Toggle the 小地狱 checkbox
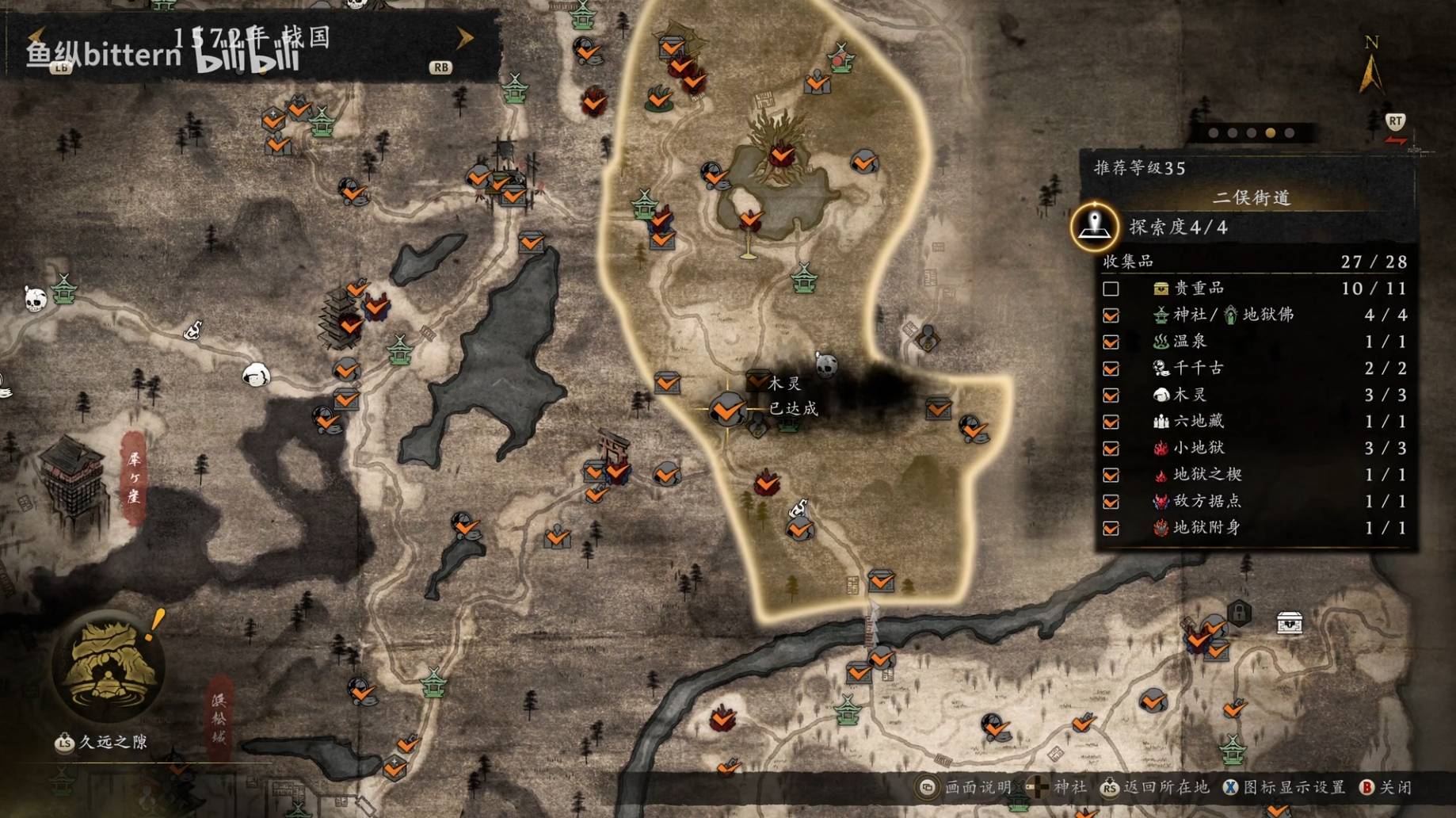Viewport: 1456px width, 818px height. click(x=1111, y=449)
